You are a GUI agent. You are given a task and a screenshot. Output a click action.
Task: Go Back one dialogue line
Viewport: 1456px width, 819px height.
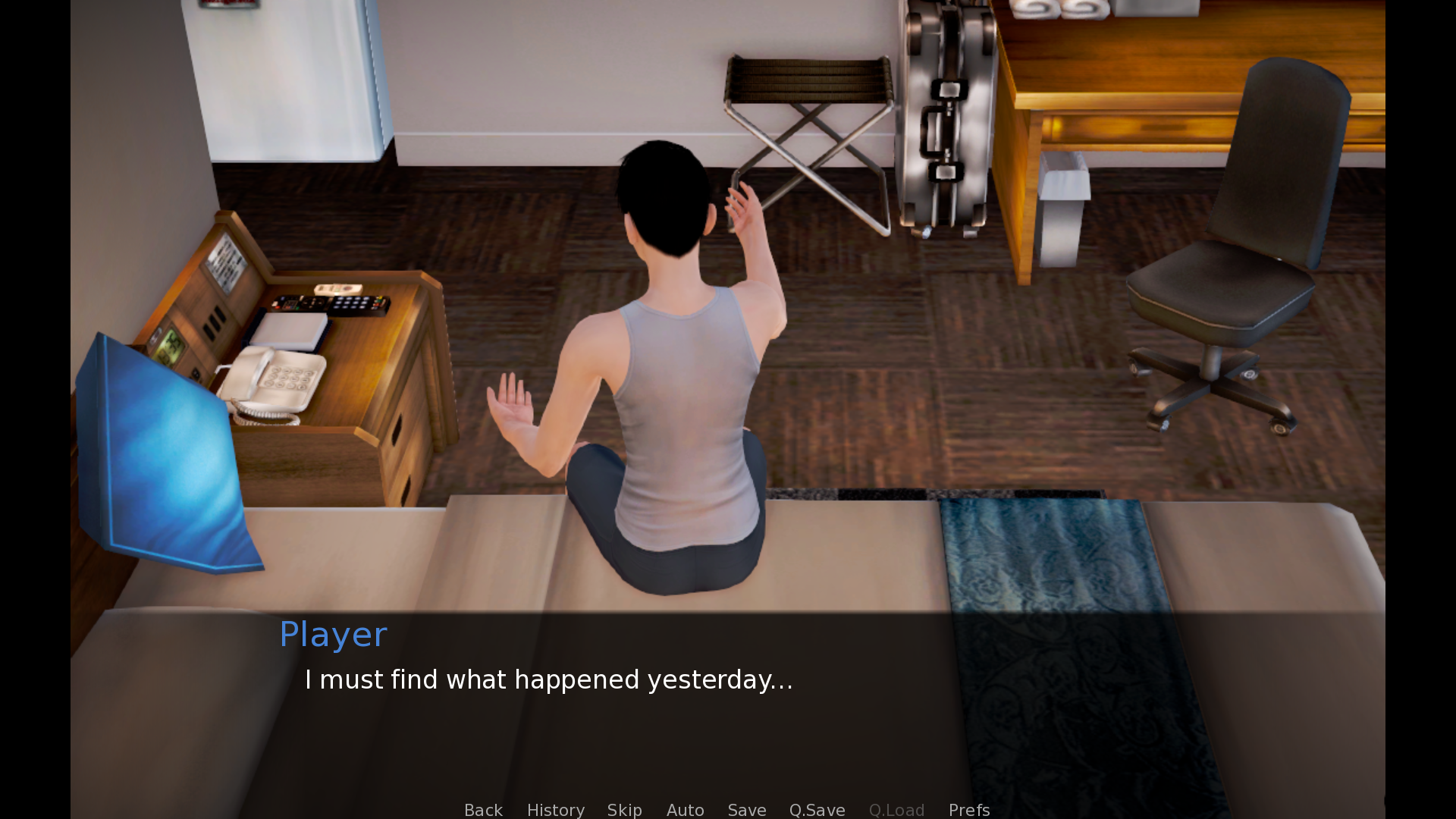click(483, 810)
